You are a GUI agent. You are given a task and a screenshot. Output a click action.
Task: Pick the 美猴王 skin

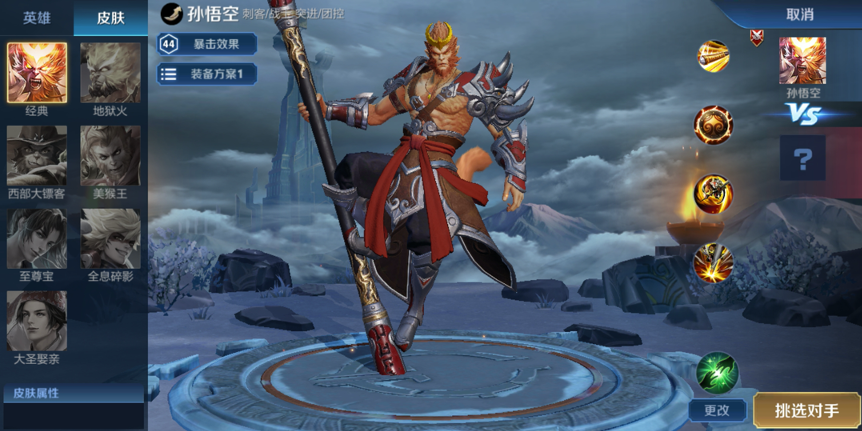click(x=110, y=155)
